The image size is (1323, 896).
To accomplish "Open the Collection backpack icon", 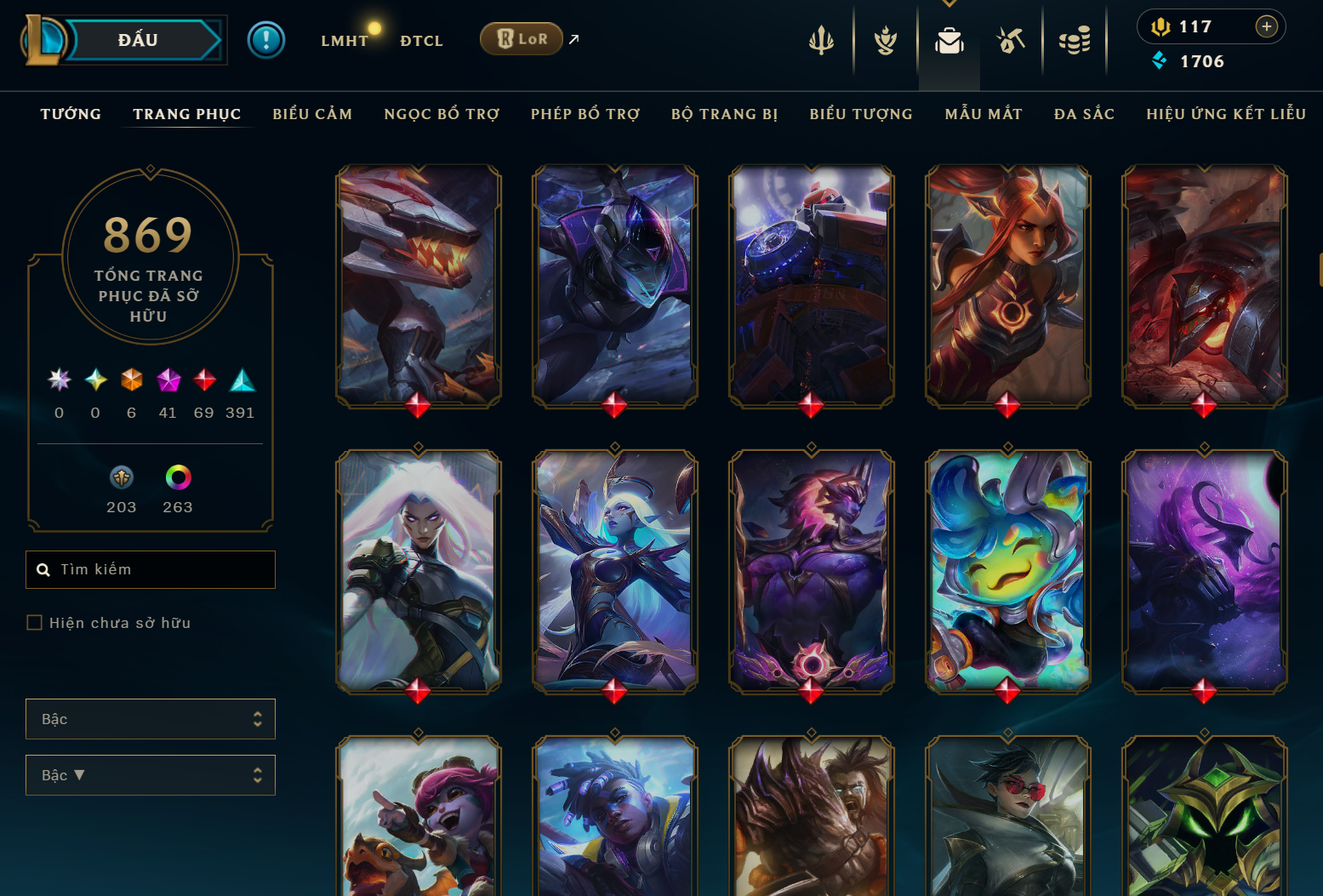I will point(949,41).
